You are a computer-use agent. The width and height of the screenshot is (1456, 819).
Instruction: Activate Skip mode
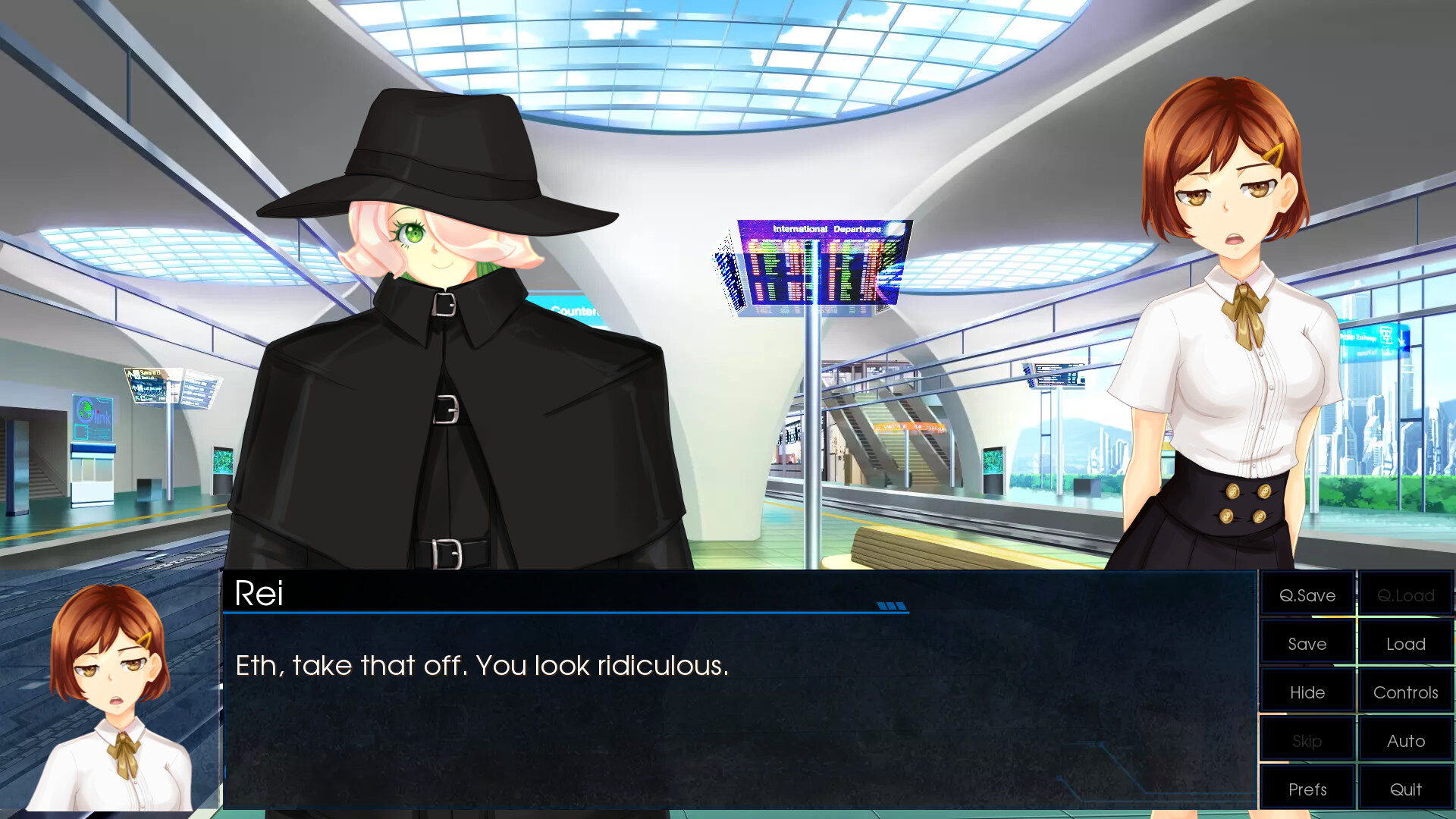click(1306, 740)
